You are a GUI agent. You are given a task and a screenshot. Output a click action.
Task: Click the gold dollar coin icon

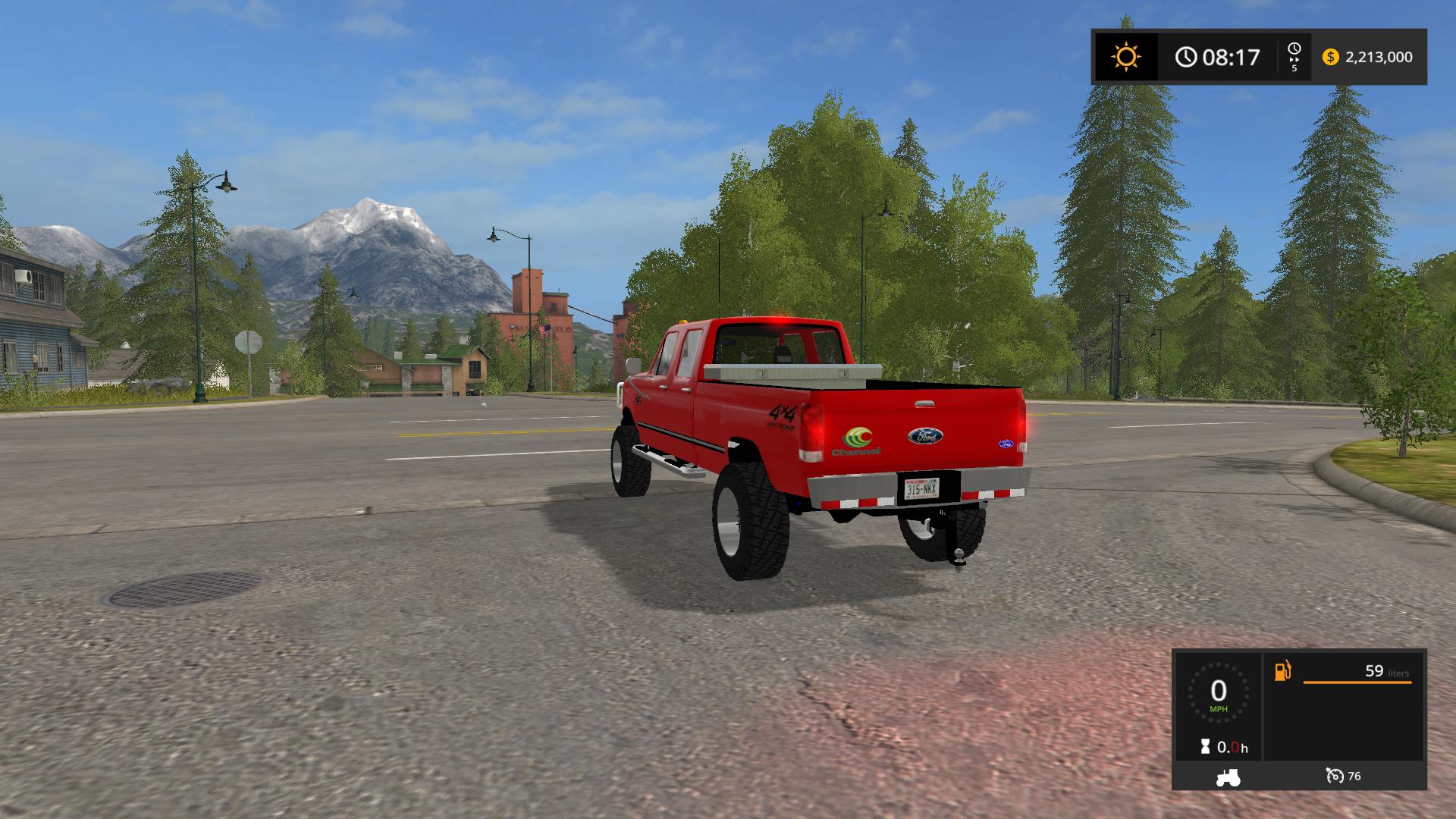pyautogui.click(x=1330, y=57)
